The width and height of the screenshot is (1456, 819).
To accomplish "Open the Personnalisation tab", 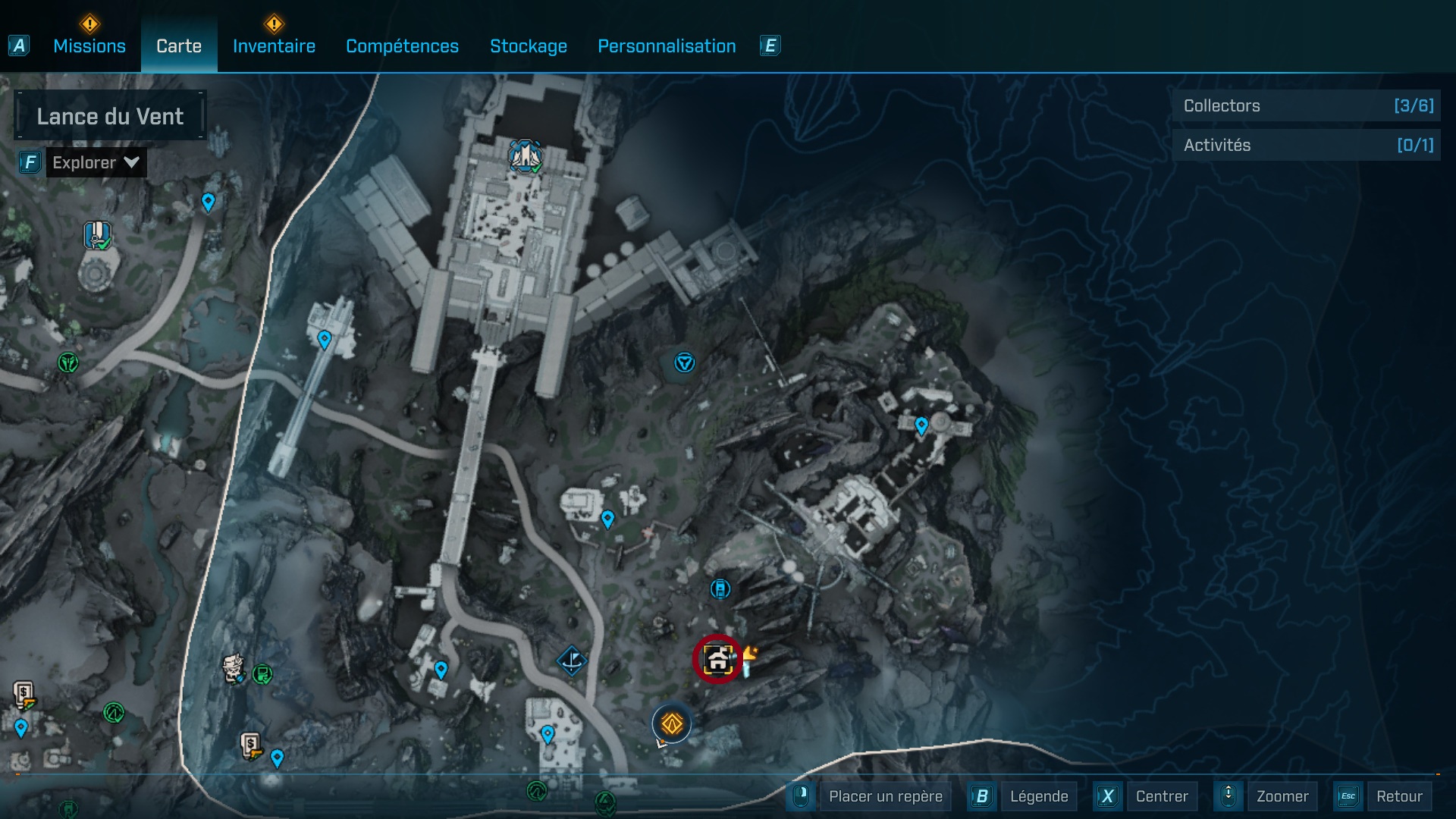I will tap(667, 46).
